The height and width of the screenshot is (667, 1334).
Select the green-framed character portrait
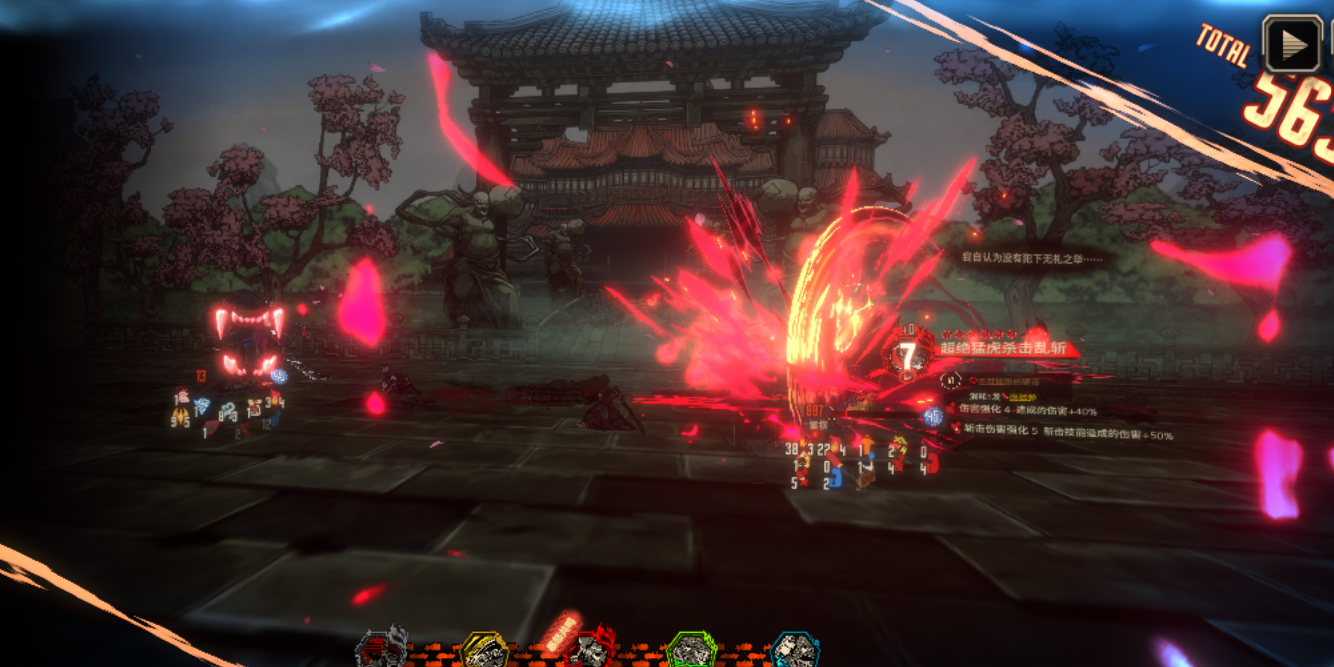tap(691, 652)
